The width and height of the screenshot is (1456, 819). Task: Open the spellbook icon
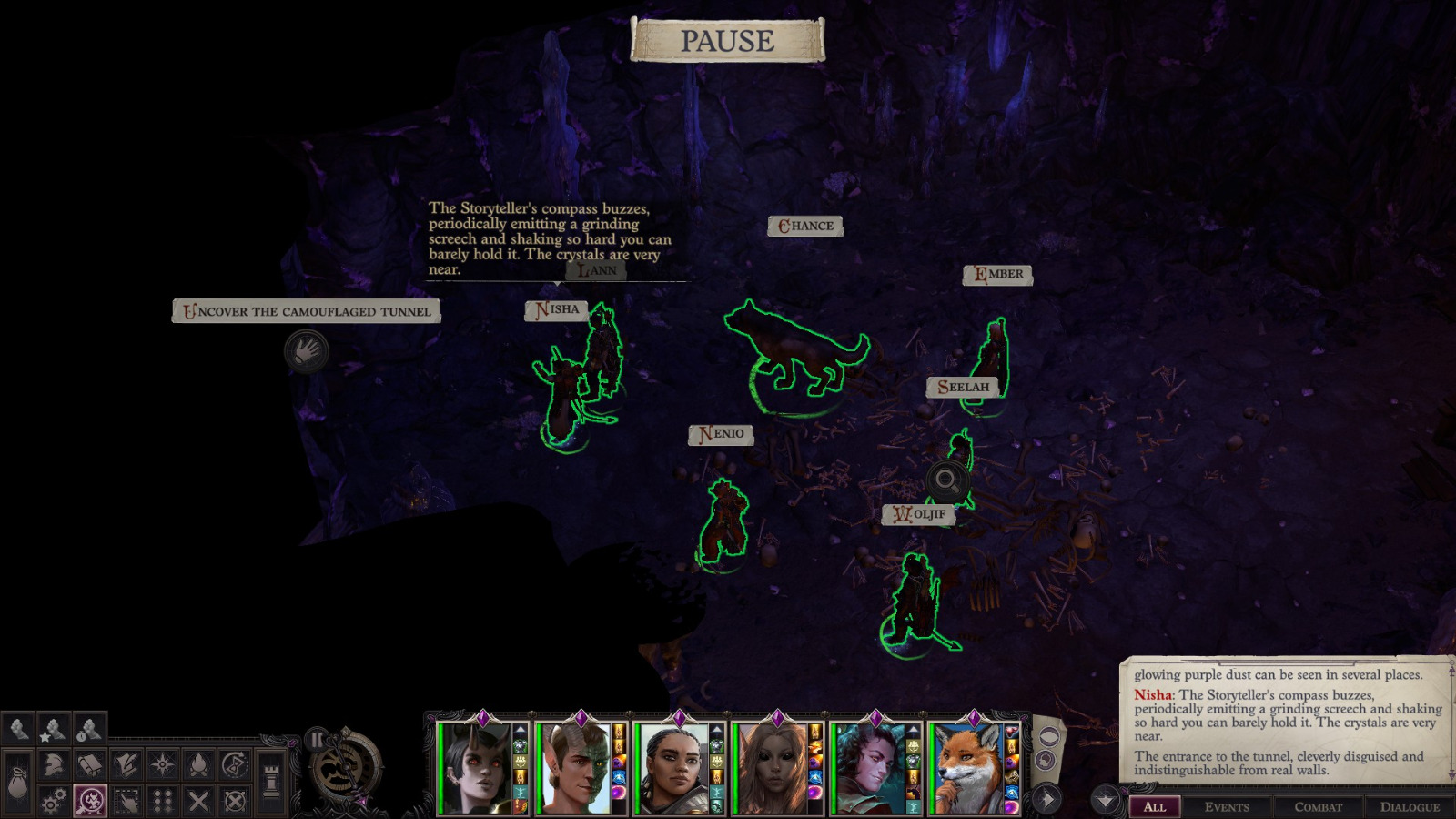[x=90, y=765]
